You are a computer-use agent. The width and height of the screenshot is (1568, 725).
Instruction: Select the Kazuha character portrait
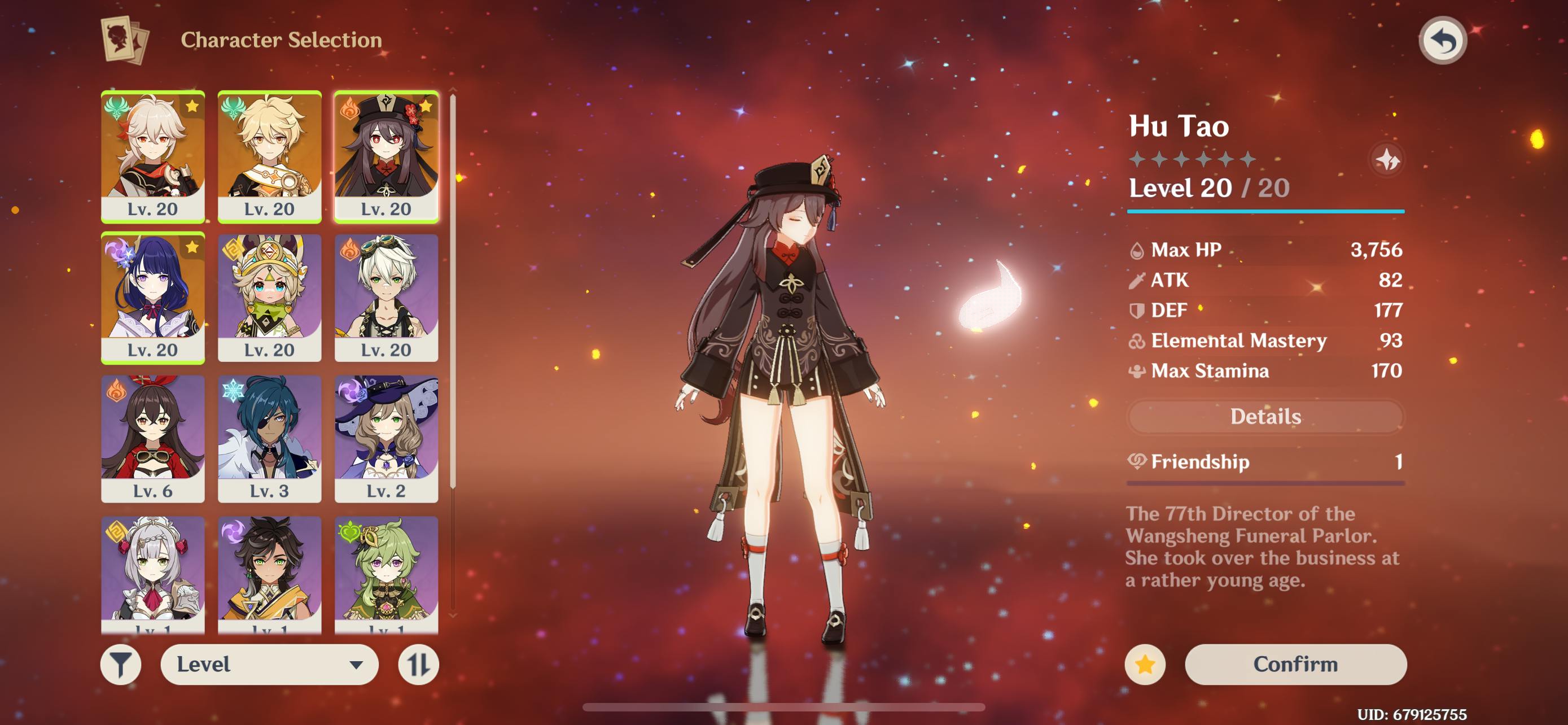pos(153,156)
